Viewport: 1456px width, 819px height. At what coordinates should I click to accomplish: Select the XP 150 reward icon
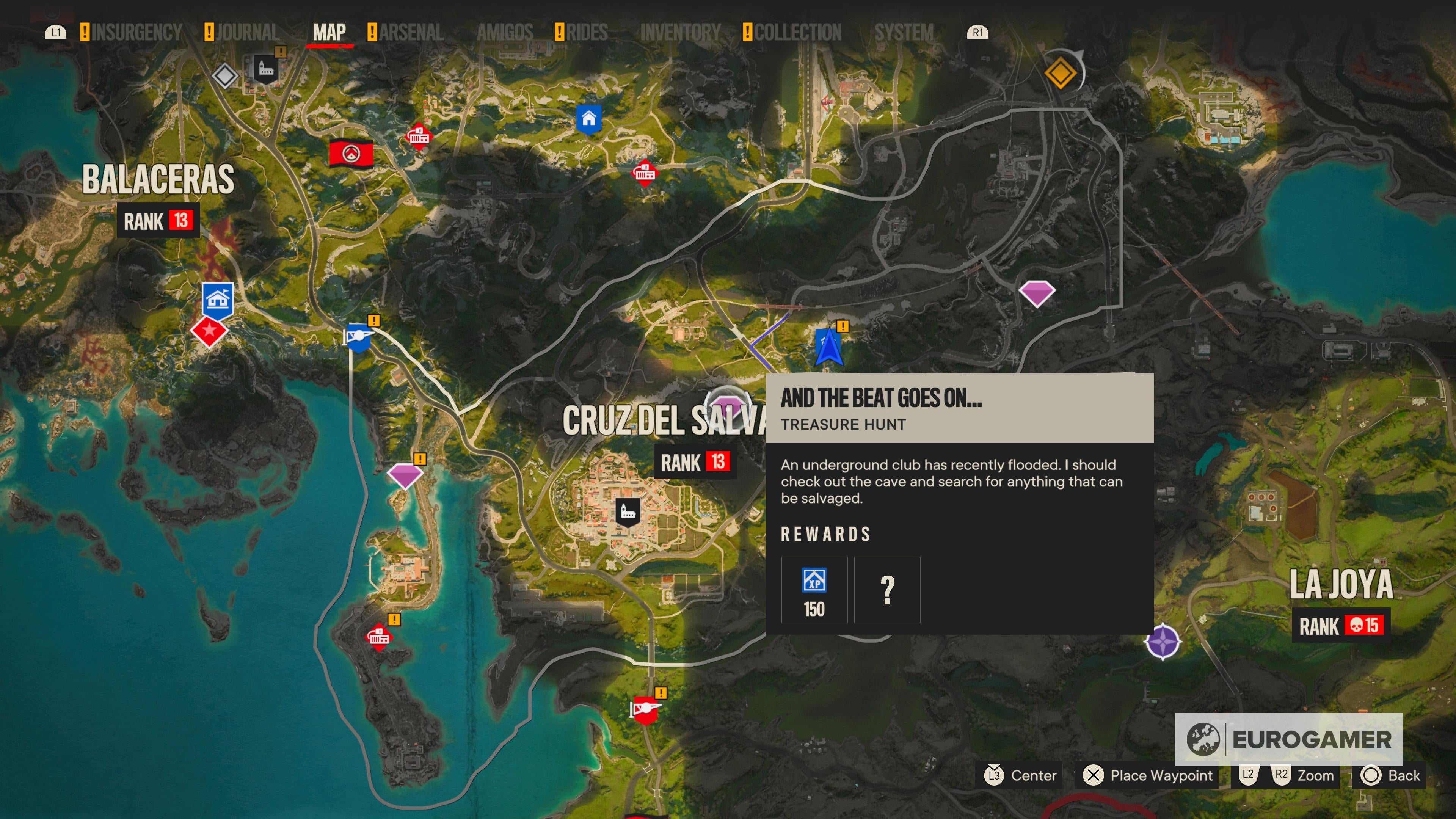click(814, 590)
